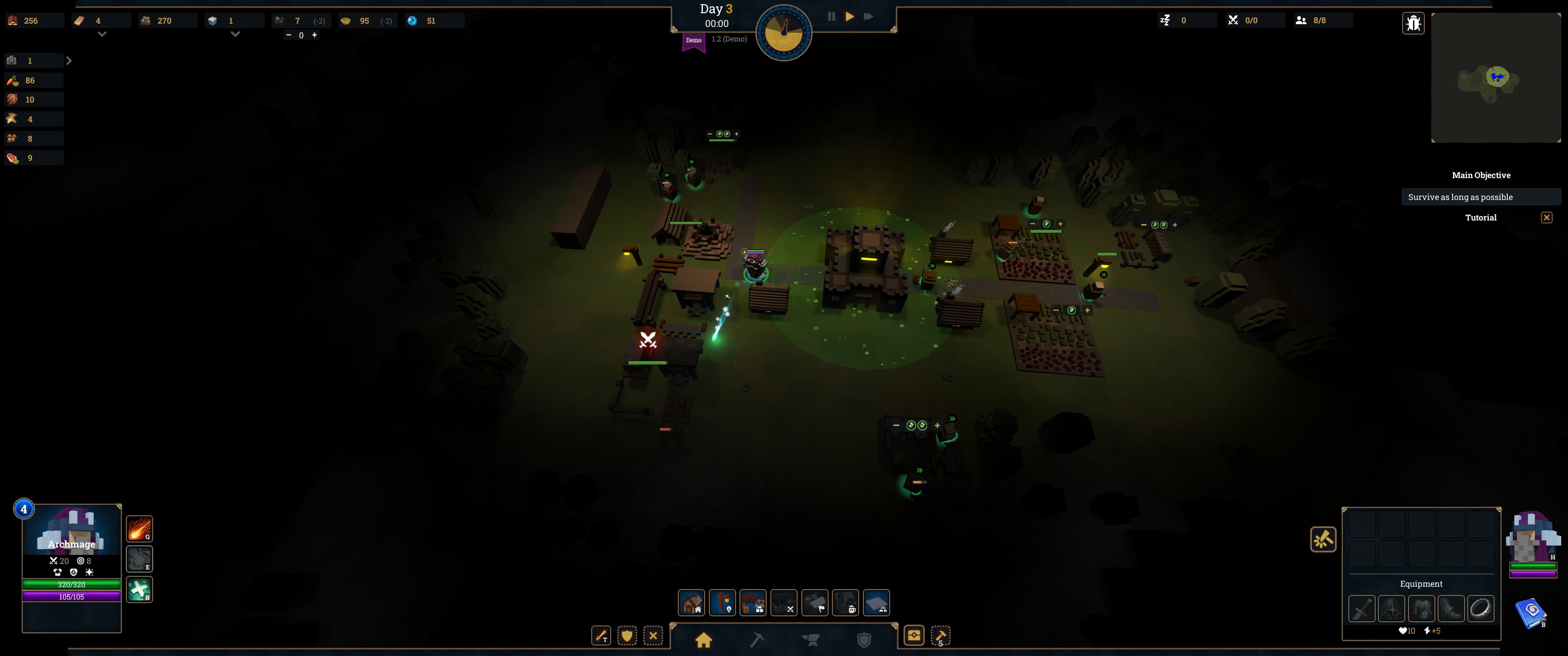The image size is (1568, 656).
Task: Click the play speed button
Action: (849, 17)
